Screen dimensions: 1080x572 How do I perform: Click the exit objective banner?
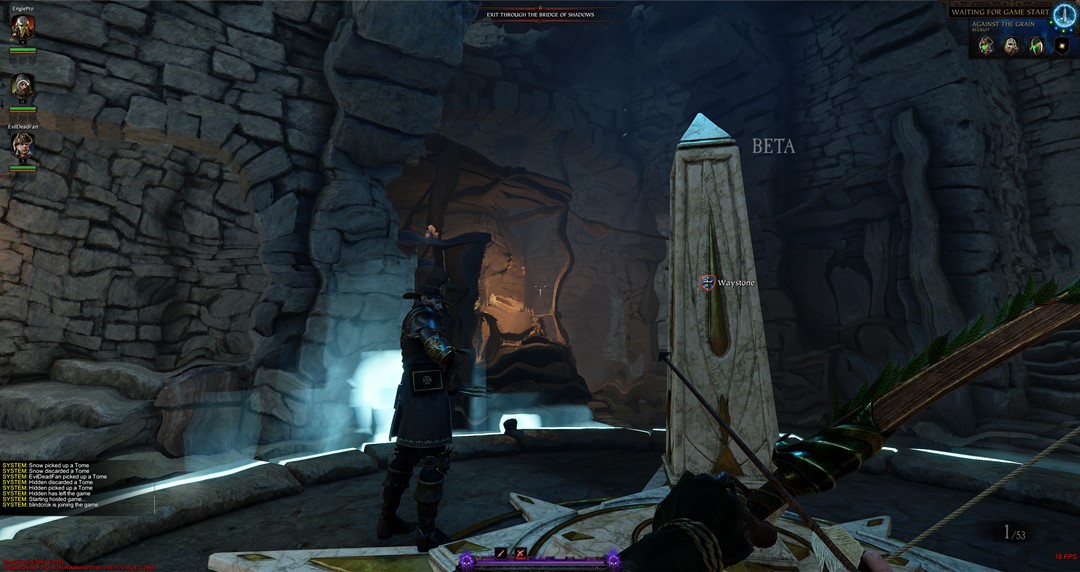pos(540,14)
